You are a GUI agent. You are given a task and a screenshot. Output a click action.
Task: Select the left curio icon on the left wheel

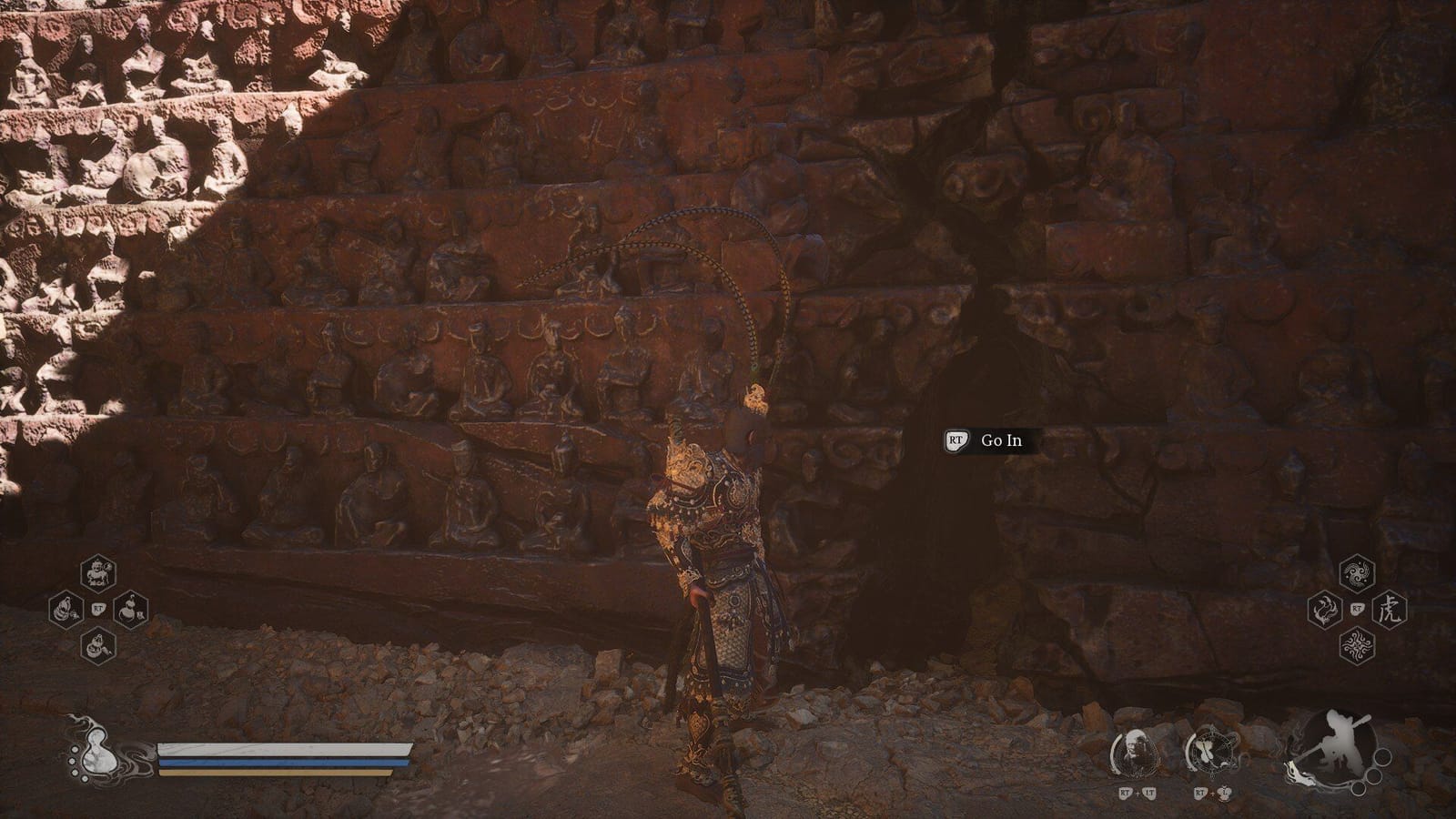[x=66, y=608]
